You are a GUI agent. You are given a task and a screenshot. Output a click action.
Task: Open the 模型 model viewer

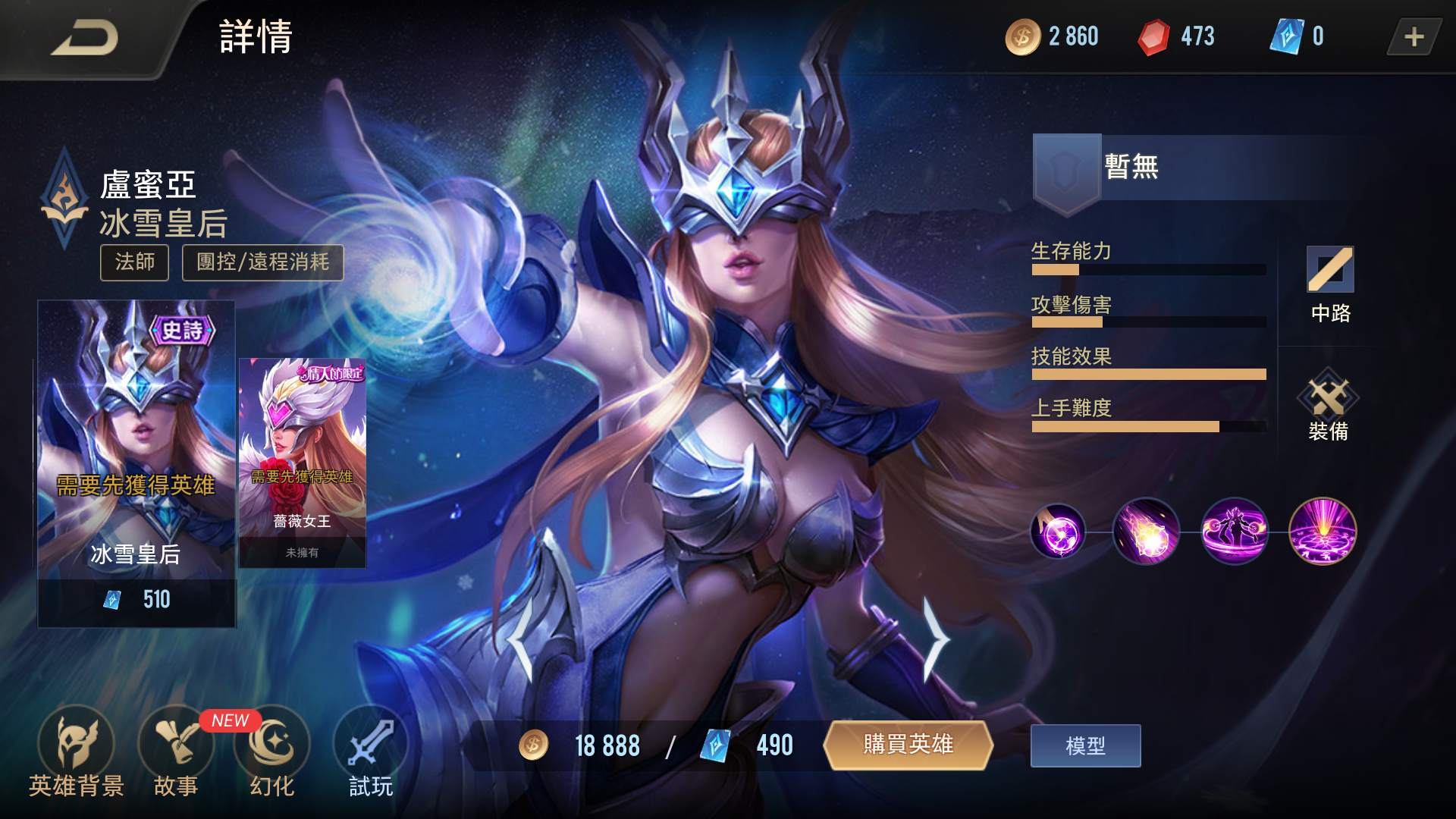click(x=1084, y=745)
